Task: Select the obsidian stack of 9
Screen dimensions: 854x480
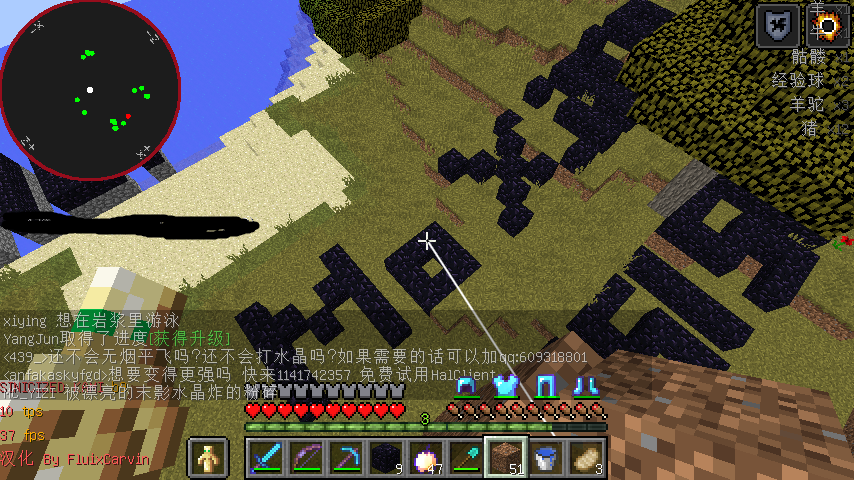Action: click(387, 458)
